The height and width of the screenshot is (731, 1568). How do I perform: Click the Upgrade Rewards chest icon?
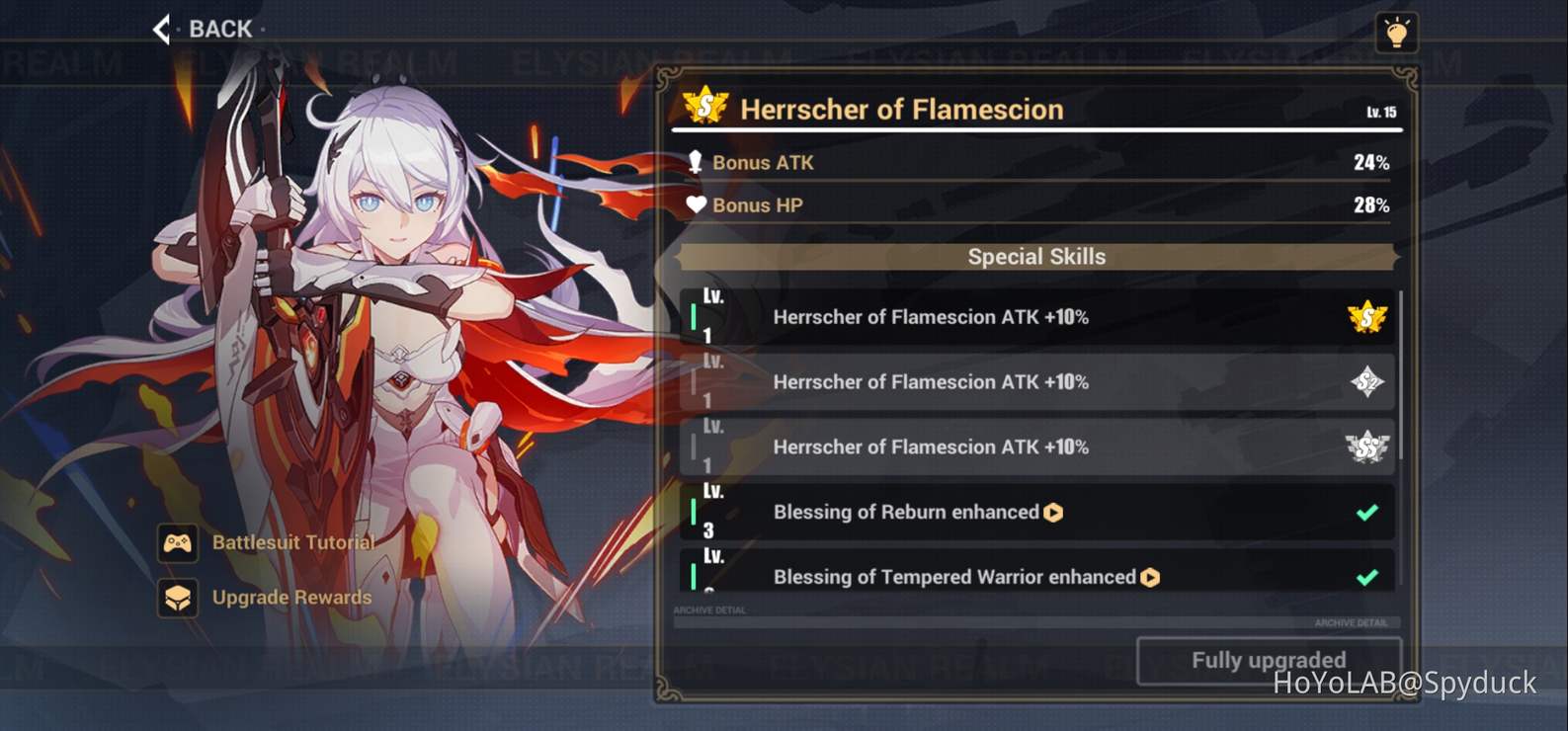(x=179, y=599)
